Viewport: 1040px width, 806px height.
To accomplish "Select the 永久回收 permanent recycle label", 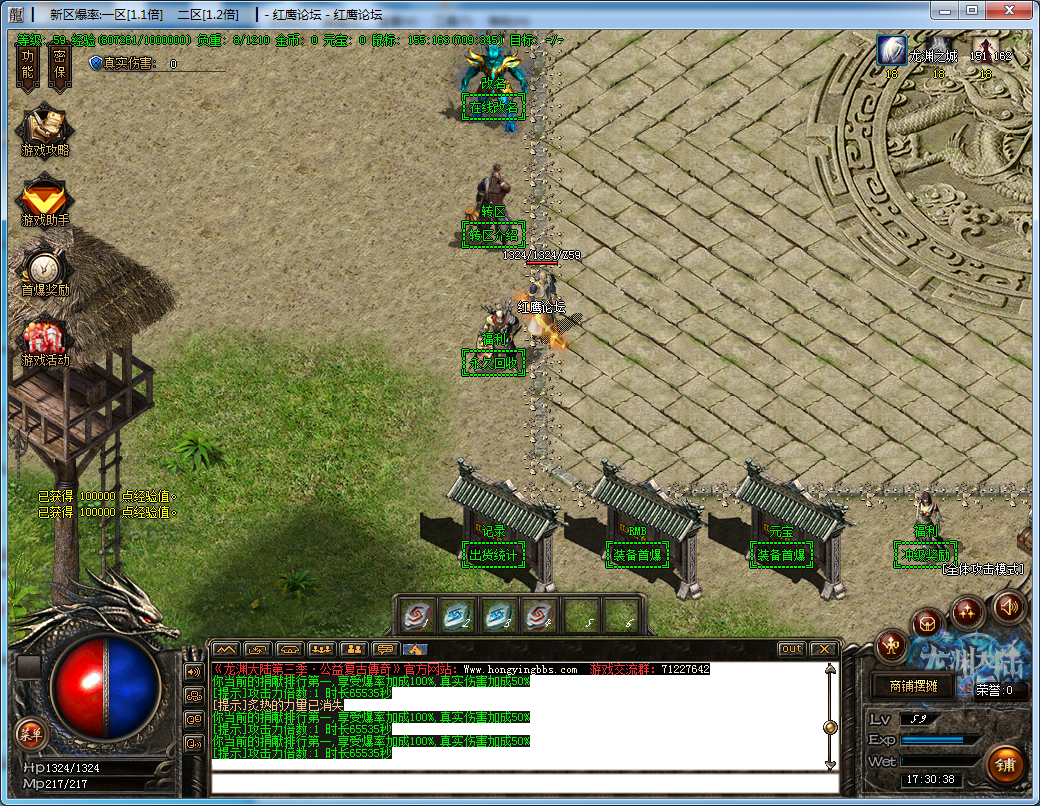I will pyautogui.click(x=492, y=363).
